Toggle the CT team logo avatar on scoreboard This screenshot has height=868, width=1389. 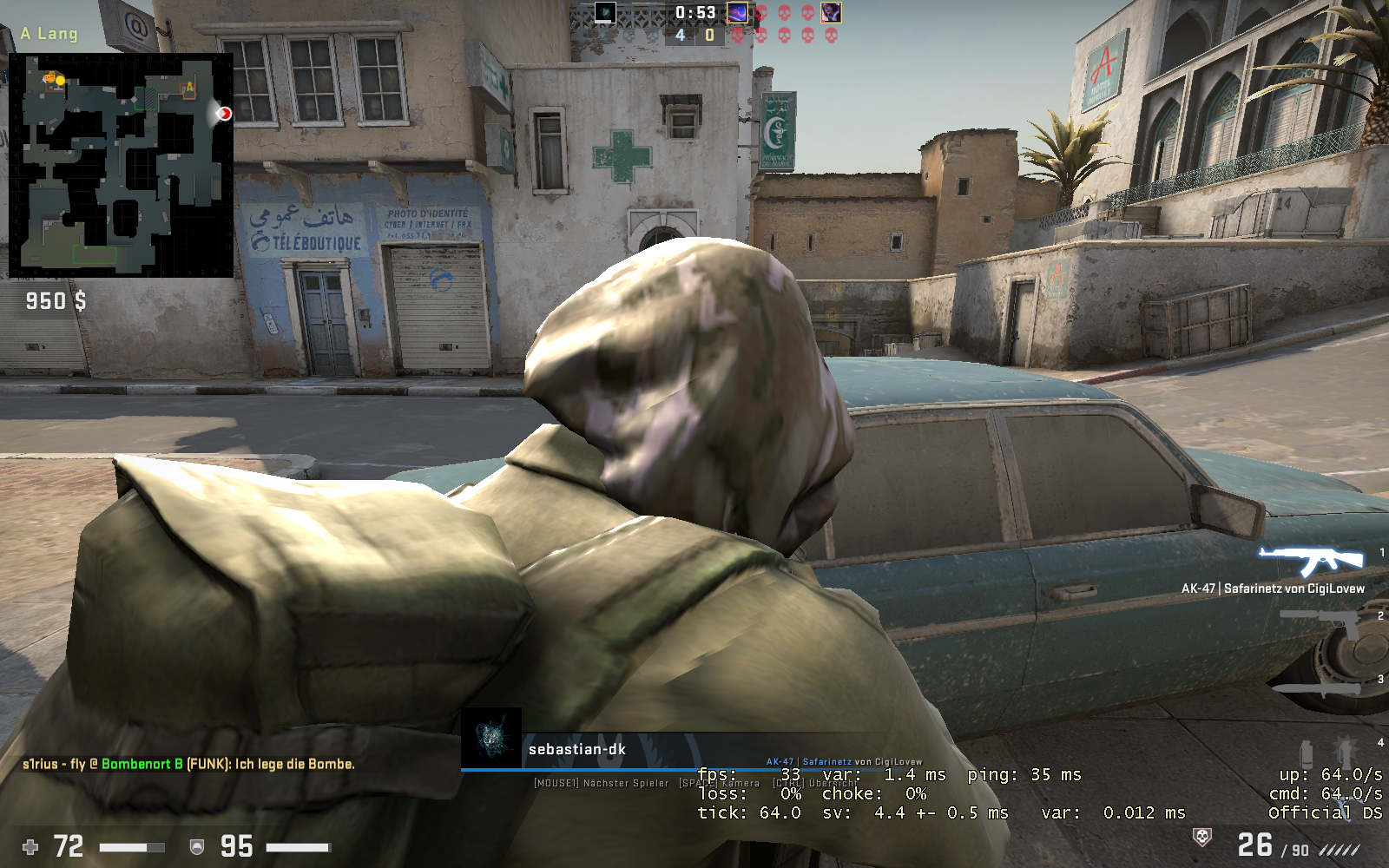(605, 13)
